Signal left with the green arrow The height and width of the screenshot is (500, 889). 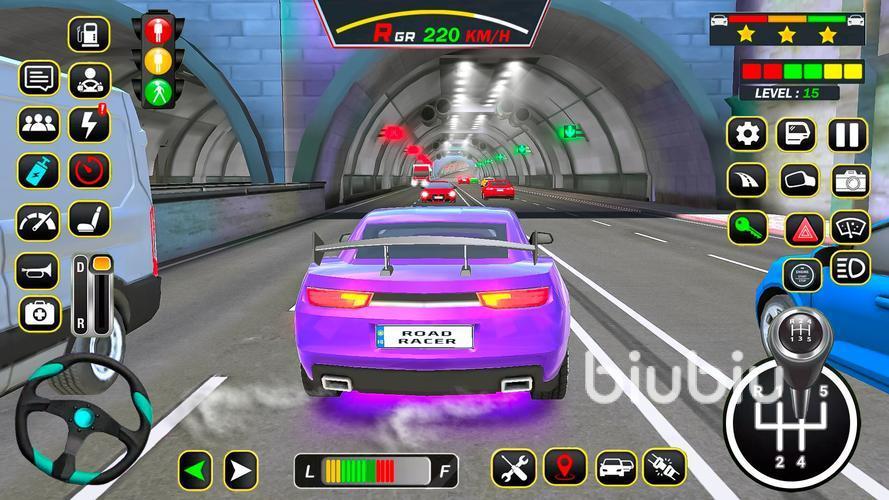(197, 469)
